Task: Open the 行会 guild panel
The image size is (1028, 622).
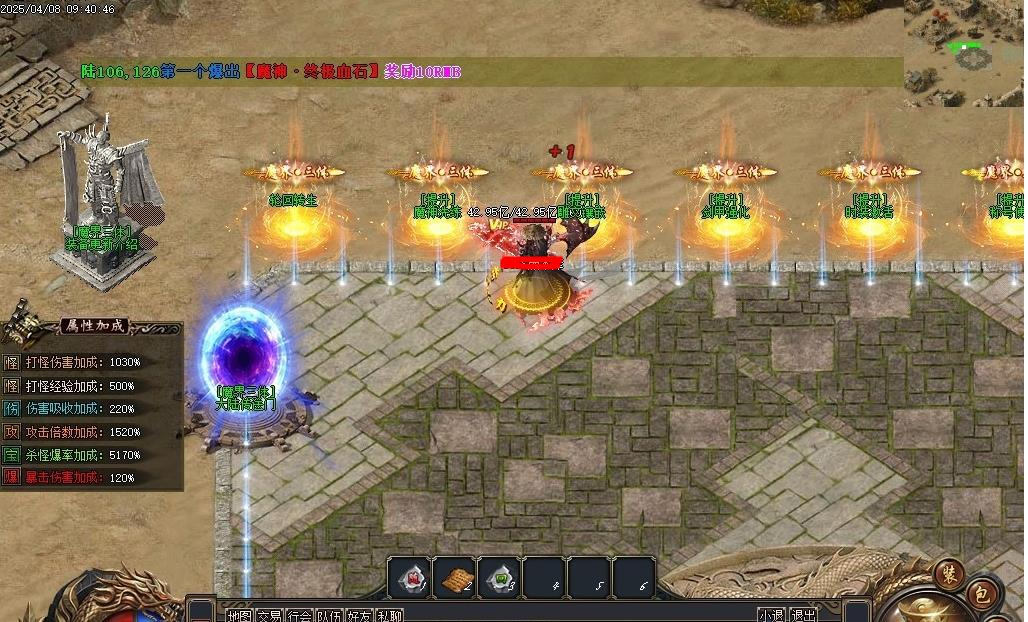Action: (299, 615)
